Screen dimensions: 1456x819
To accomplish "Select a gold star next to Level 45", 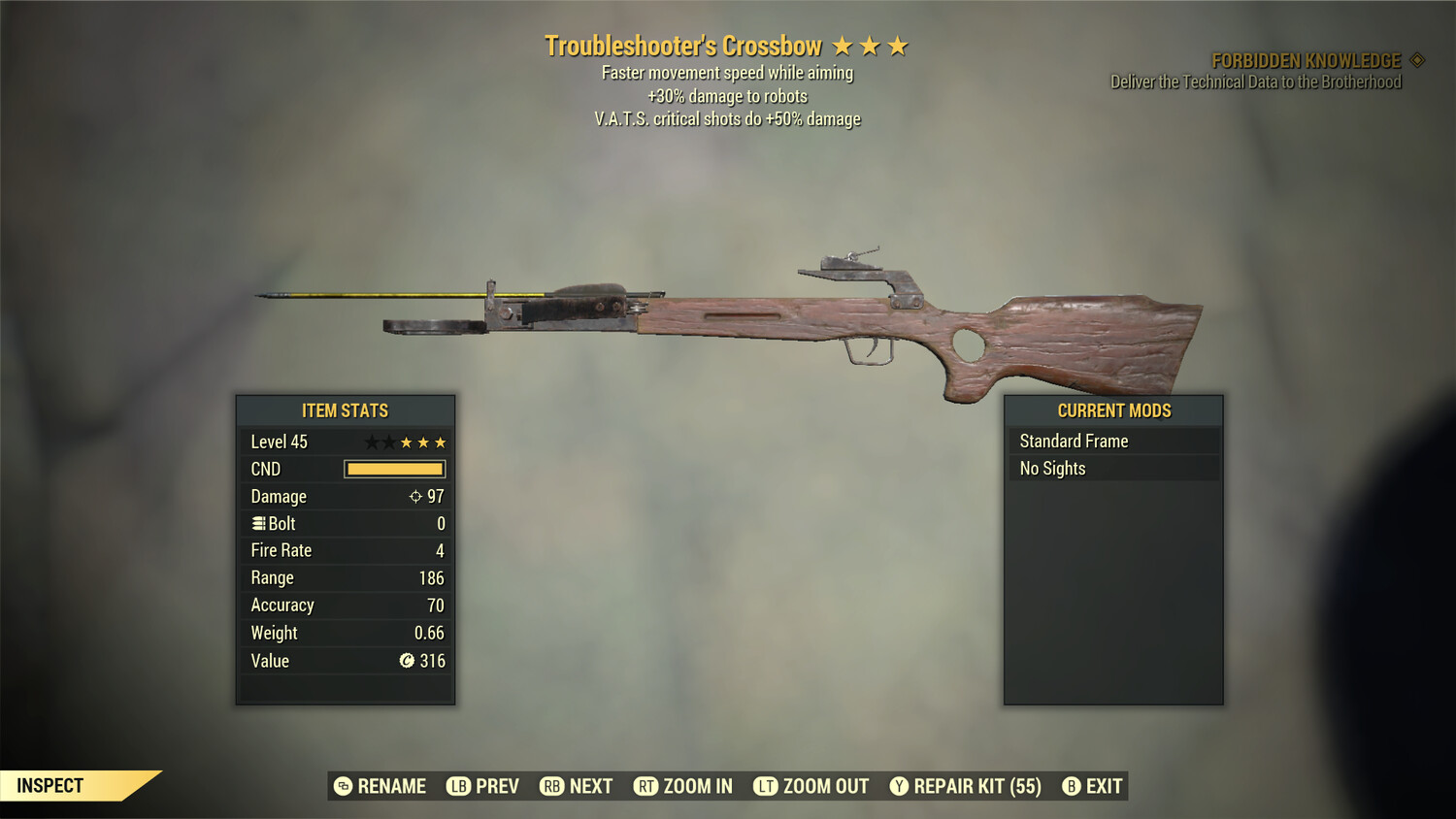I will [x=408, y=442].
